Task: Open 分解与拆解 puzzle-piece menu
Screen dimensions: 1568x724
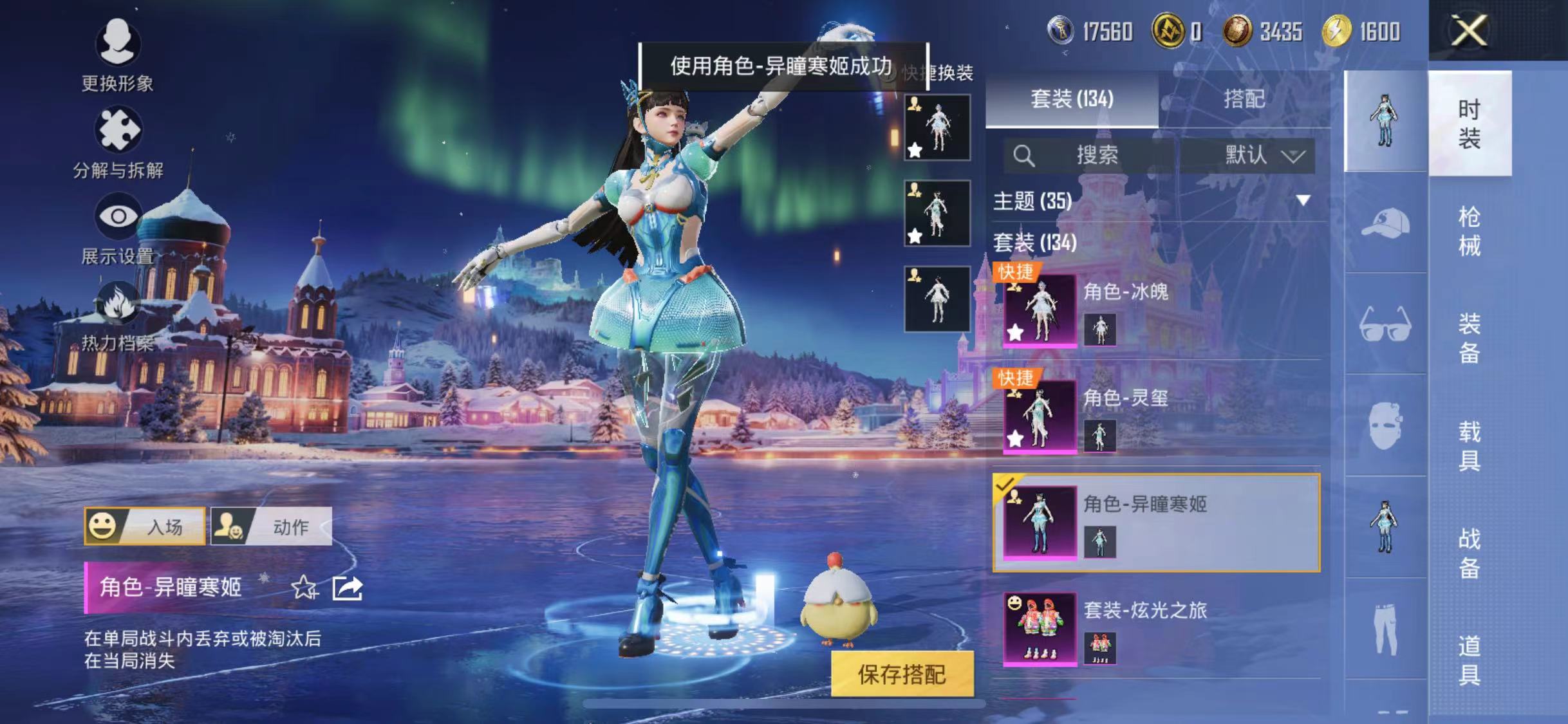Action: coord(117,130)
